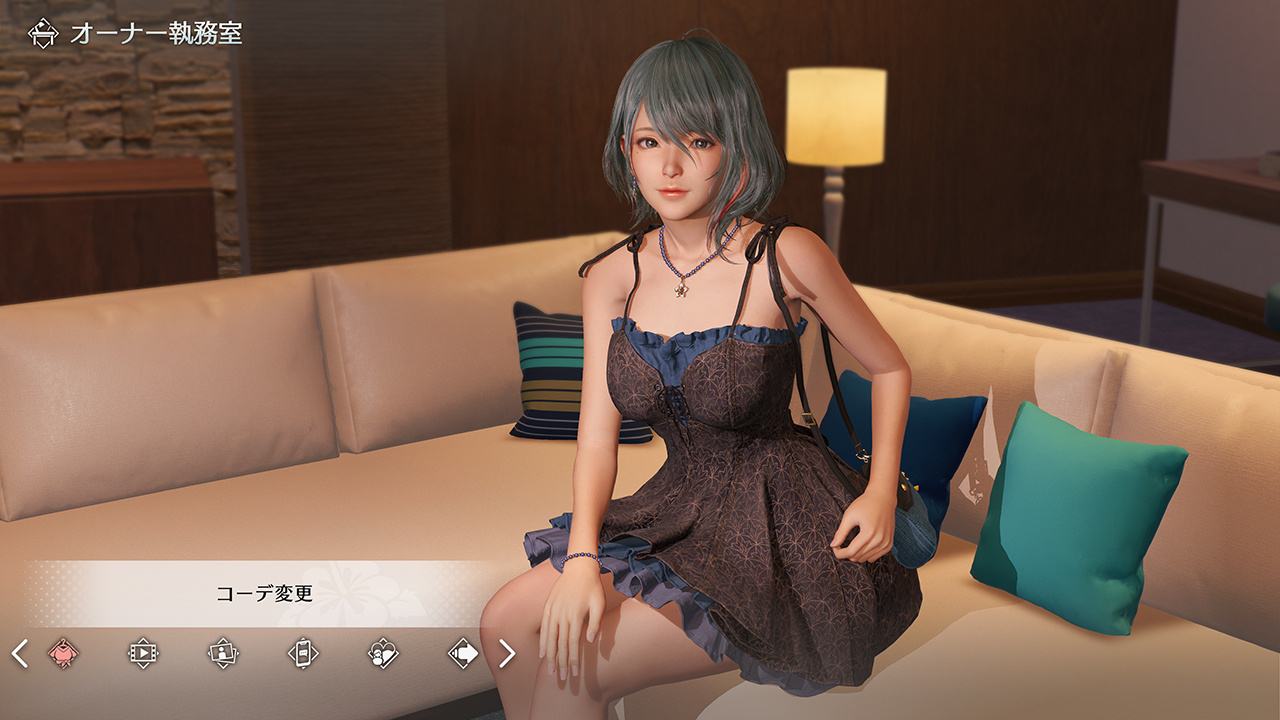Click the right arrow of the icon bar

[x=507, y=654]
